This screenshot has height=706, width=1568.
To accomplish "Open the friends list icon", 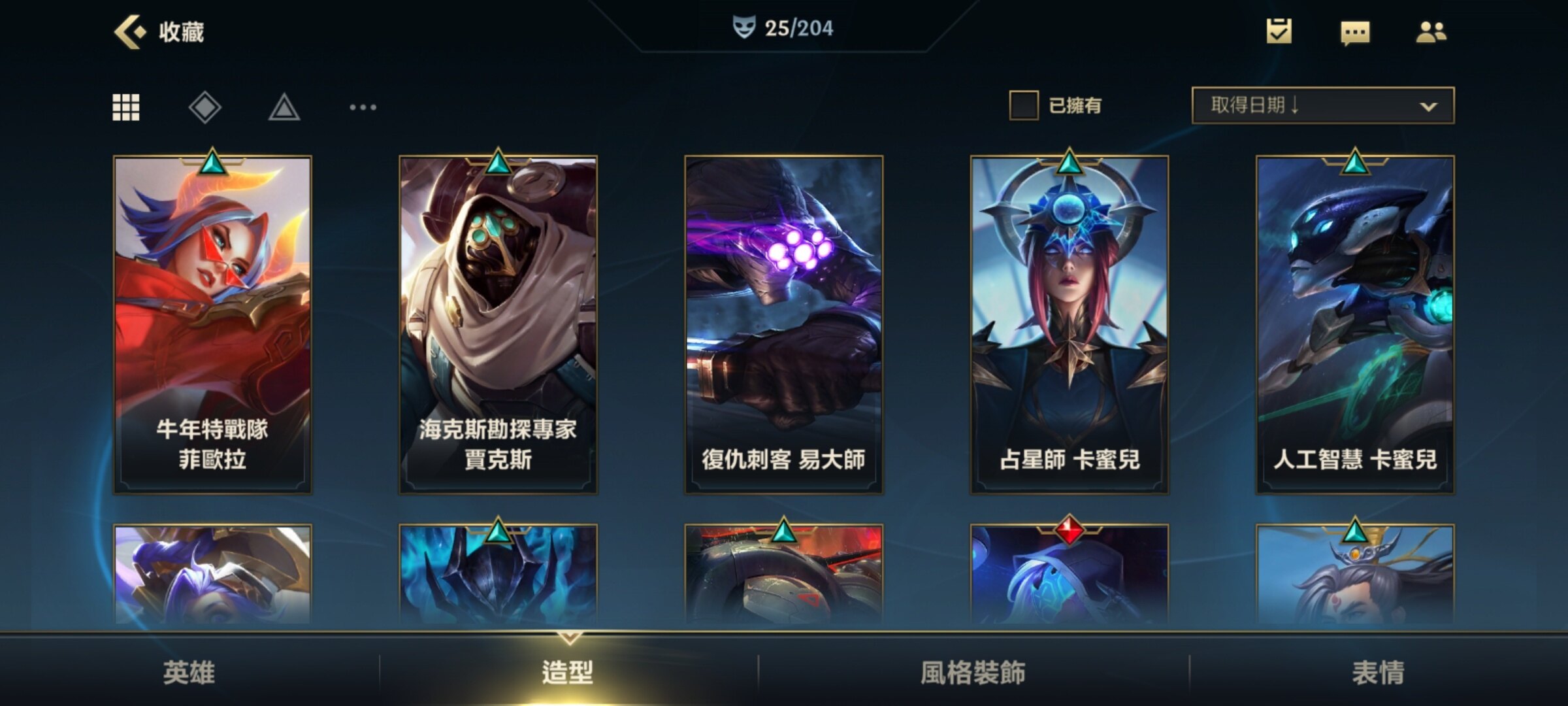I will [x=1431, y=31].
